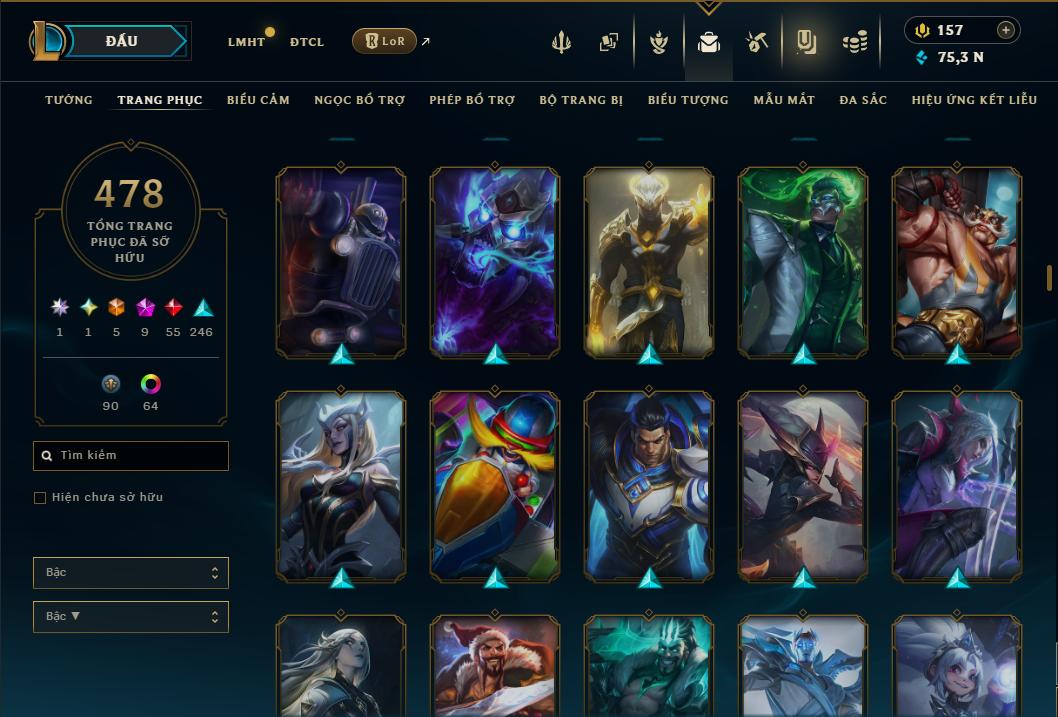Click the Tìm kiếm search field
This screenshot has width=1058, height=717.
[x=131, y=456]
